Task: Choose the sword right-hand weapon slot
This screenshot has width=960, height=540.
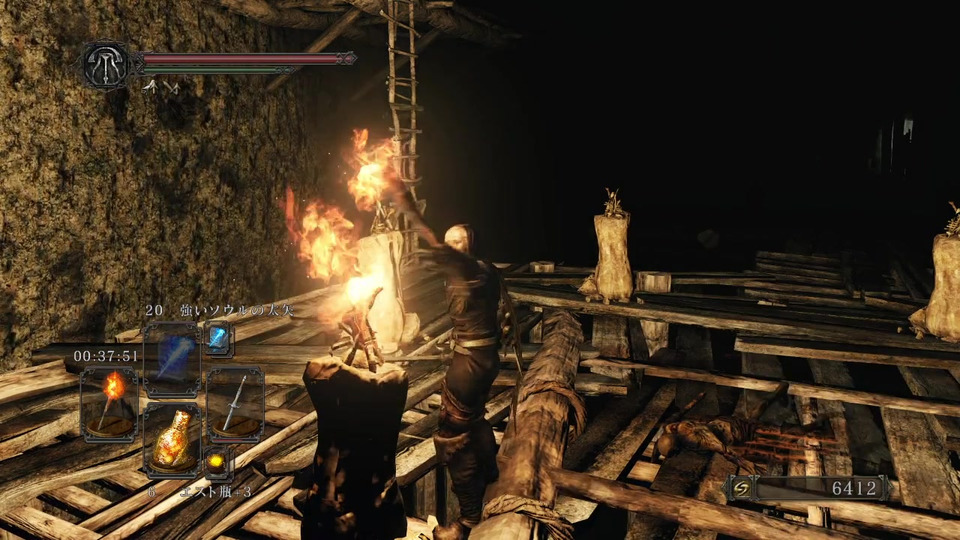Action: [x=236, y=404]
